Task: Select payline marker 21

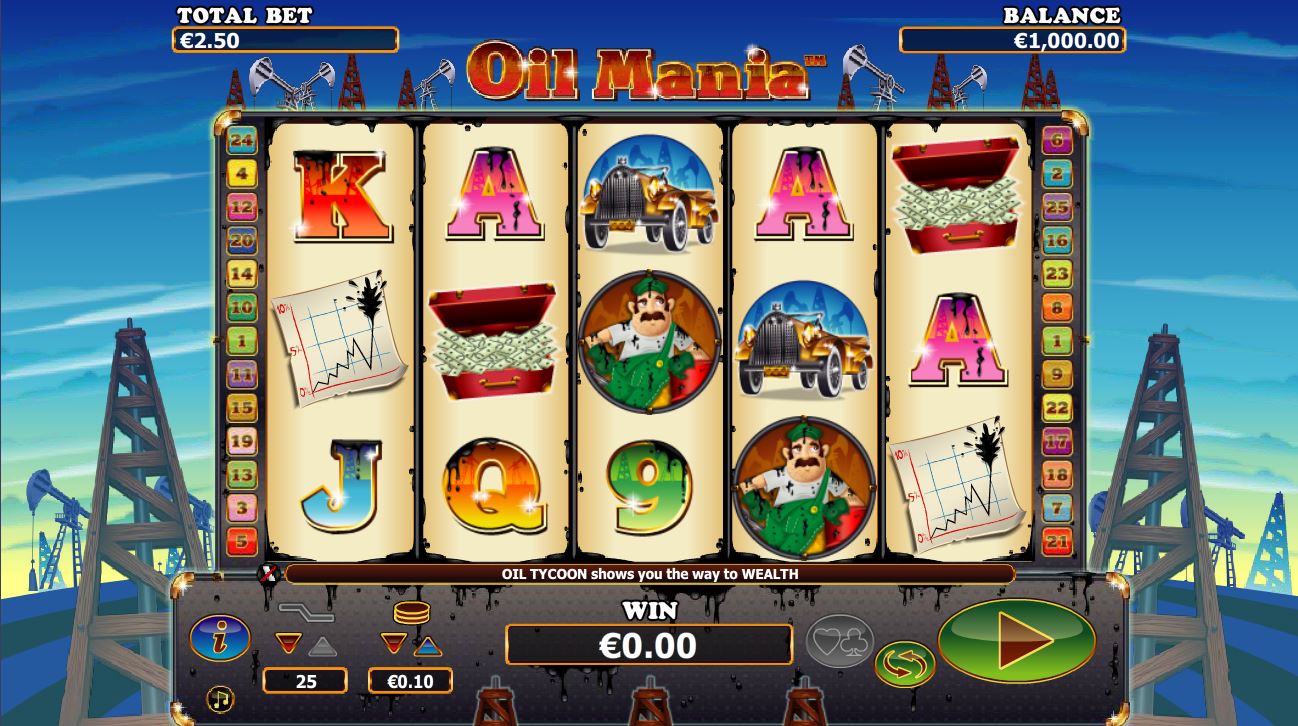Action: [x=1057, y=542]
